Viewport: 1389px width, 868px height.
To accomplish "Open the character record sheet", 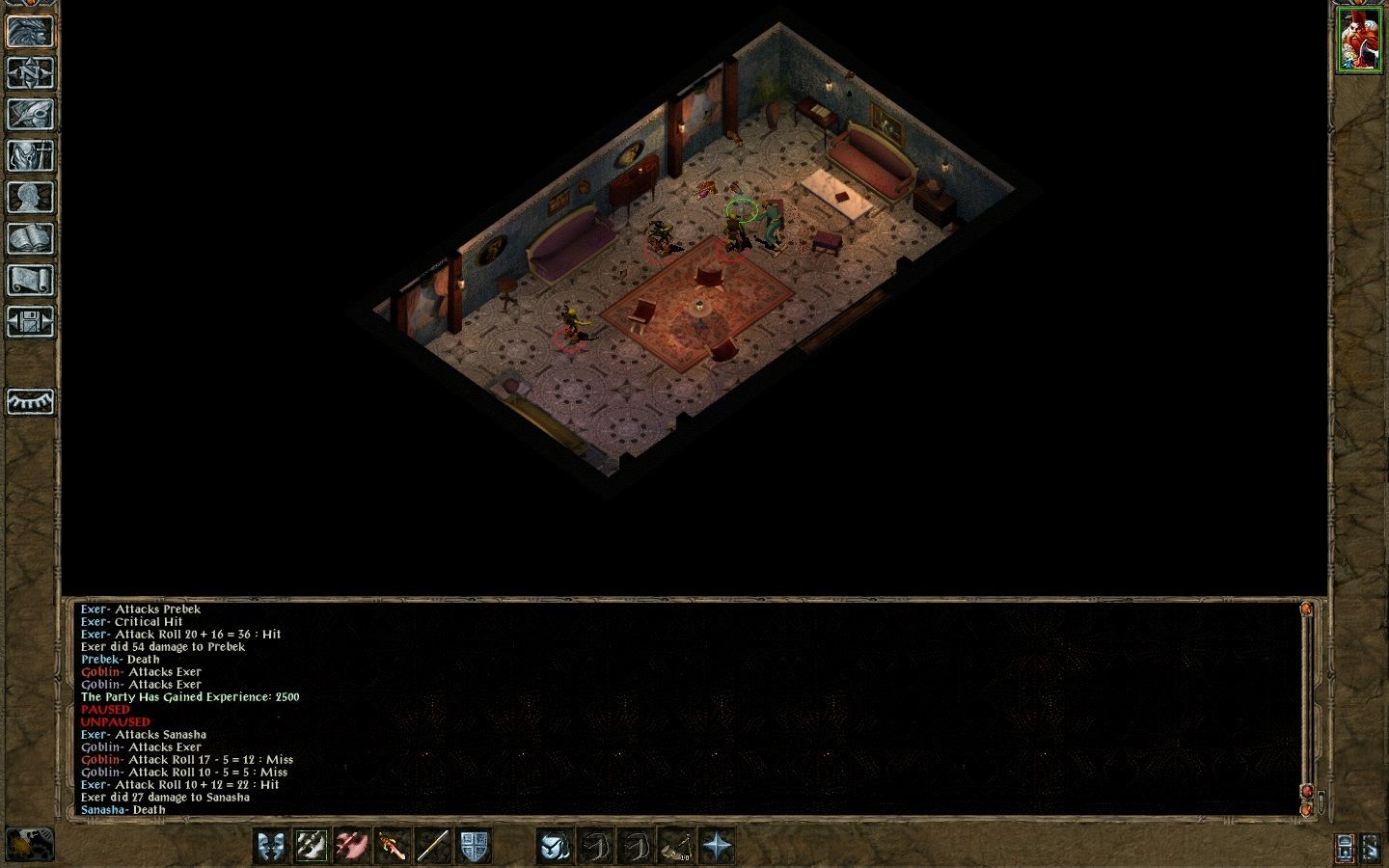I will (x=30, y=198).
